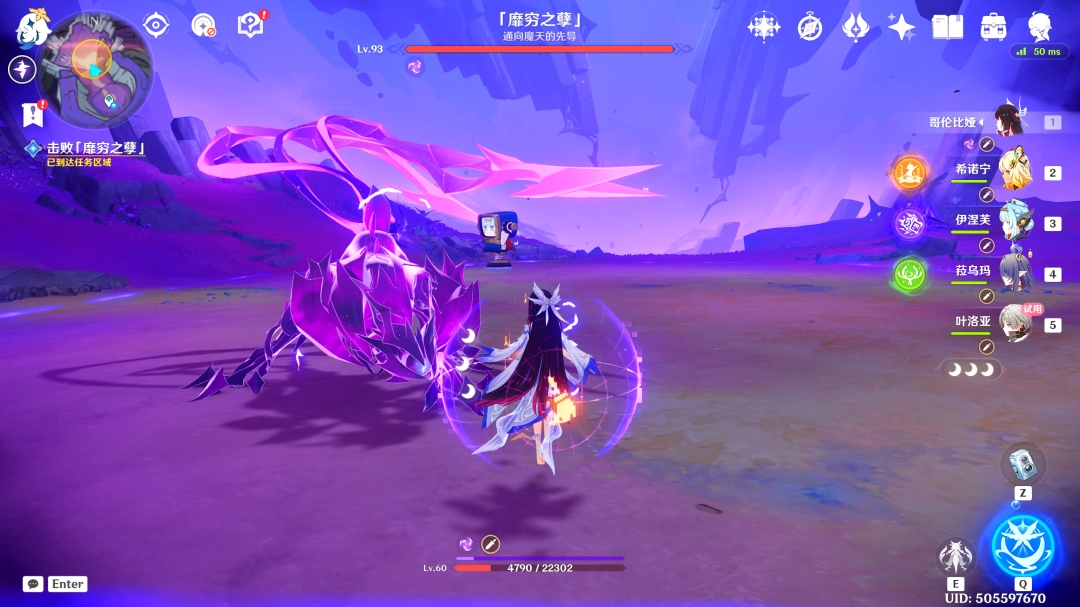Open the four-point star events icon
The image size is (1080, 607).
coord(901,27)
